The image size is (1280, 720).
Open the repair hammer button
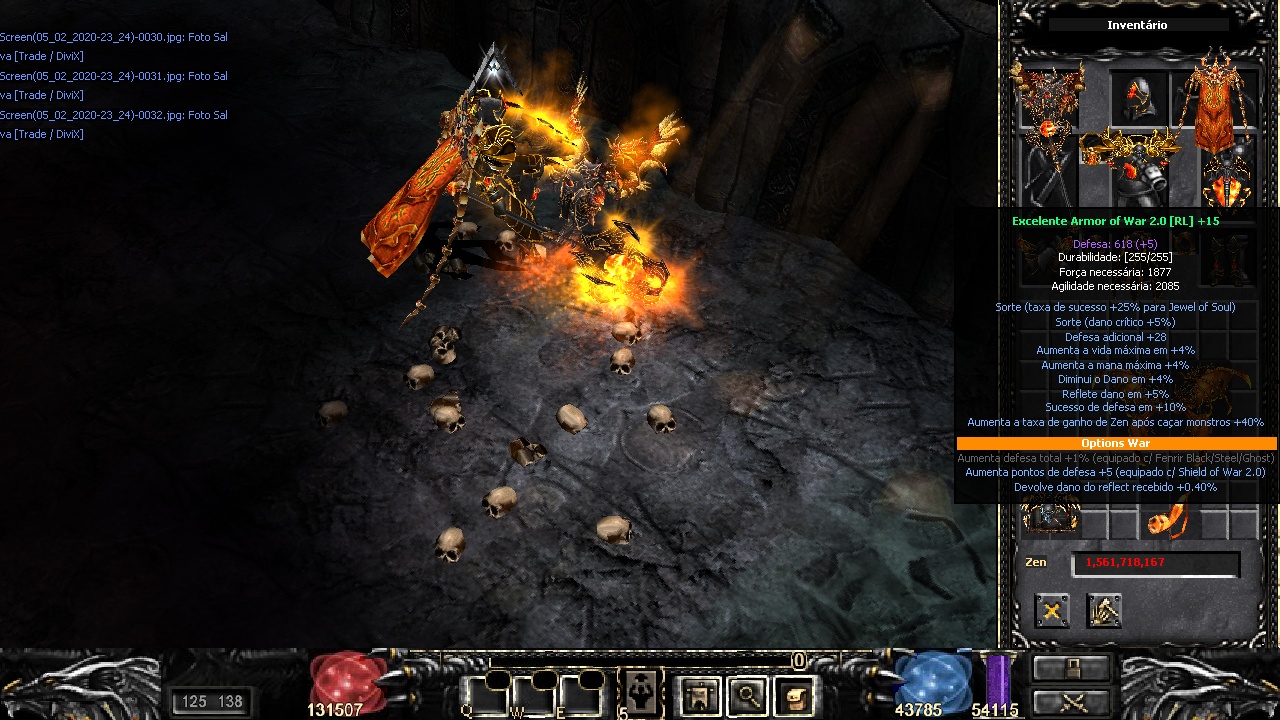[x=1104, y=610]
